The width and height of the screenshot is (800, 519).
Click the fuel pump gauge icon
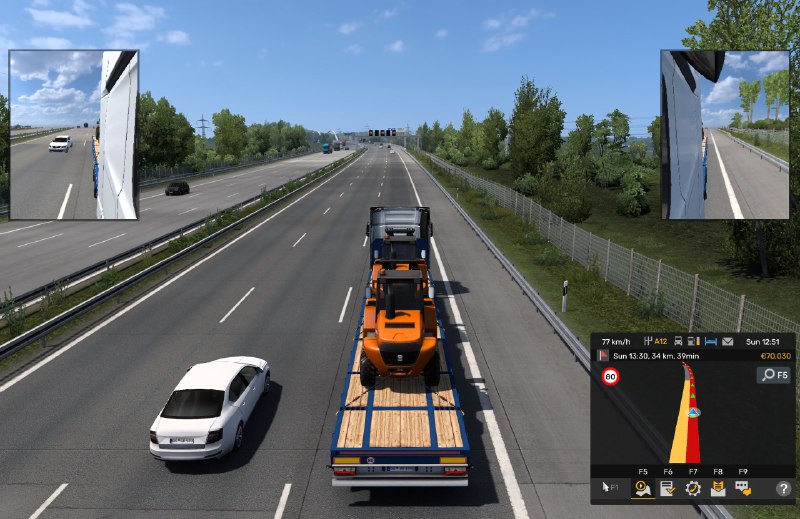(x=694, y=342)
